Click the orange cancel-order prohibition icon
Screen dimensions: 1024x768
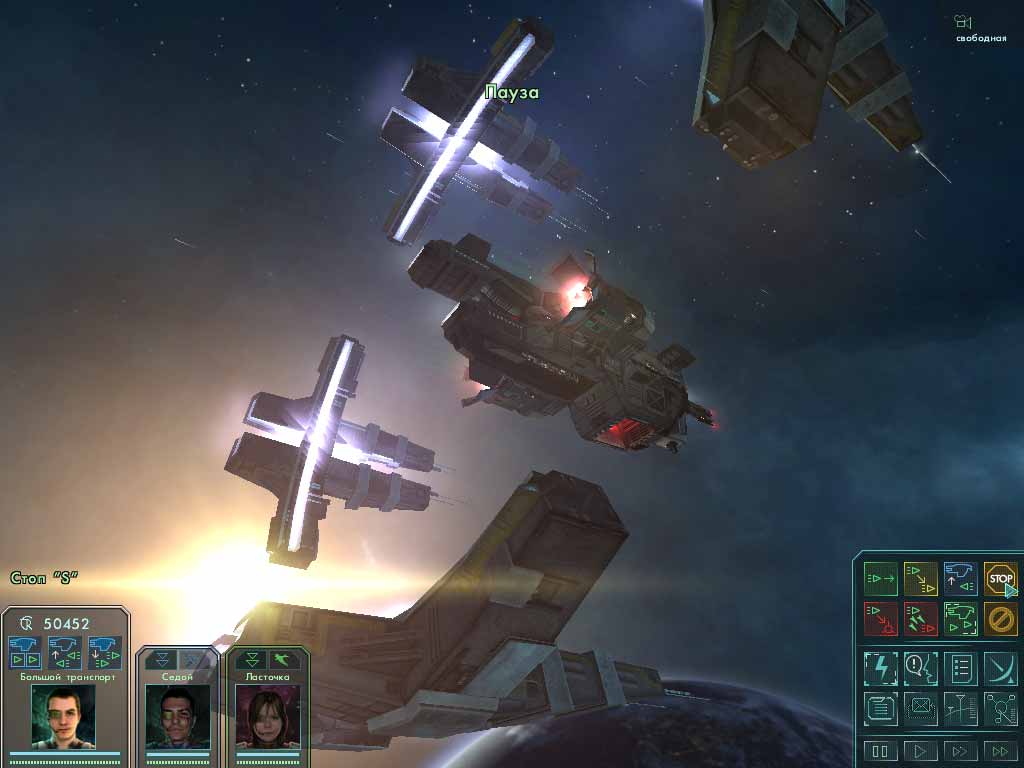(x=1000, y=618)
